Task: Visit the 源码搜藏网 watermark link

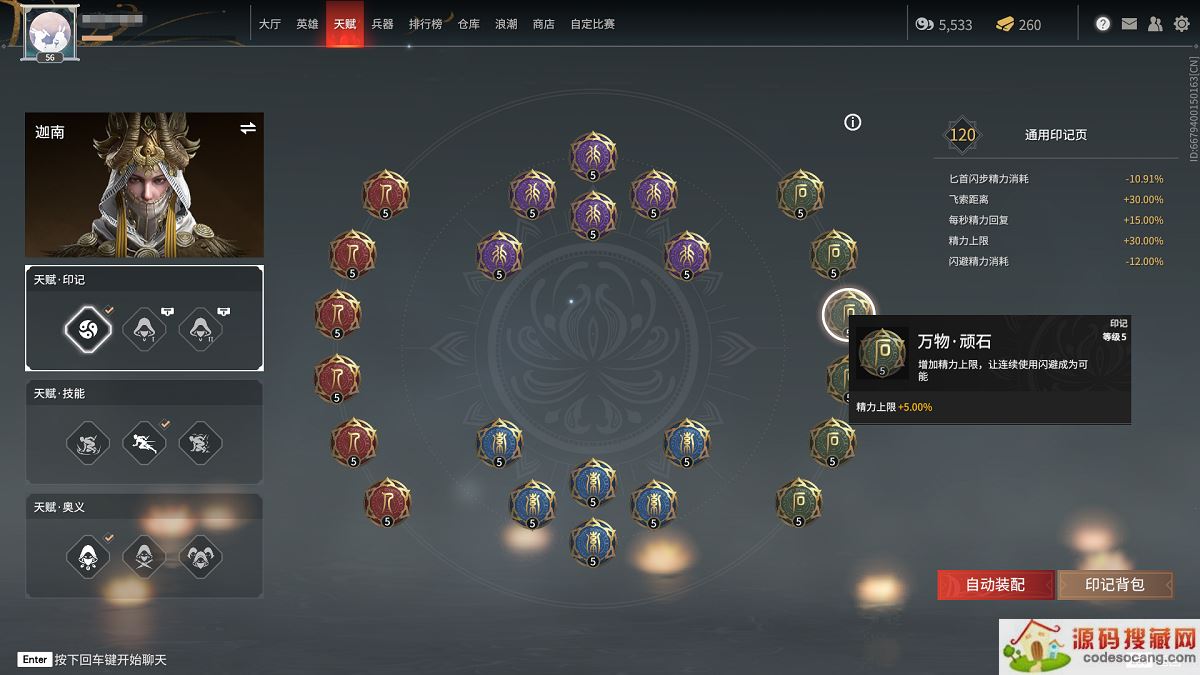Action: [x=1099, y=646]
